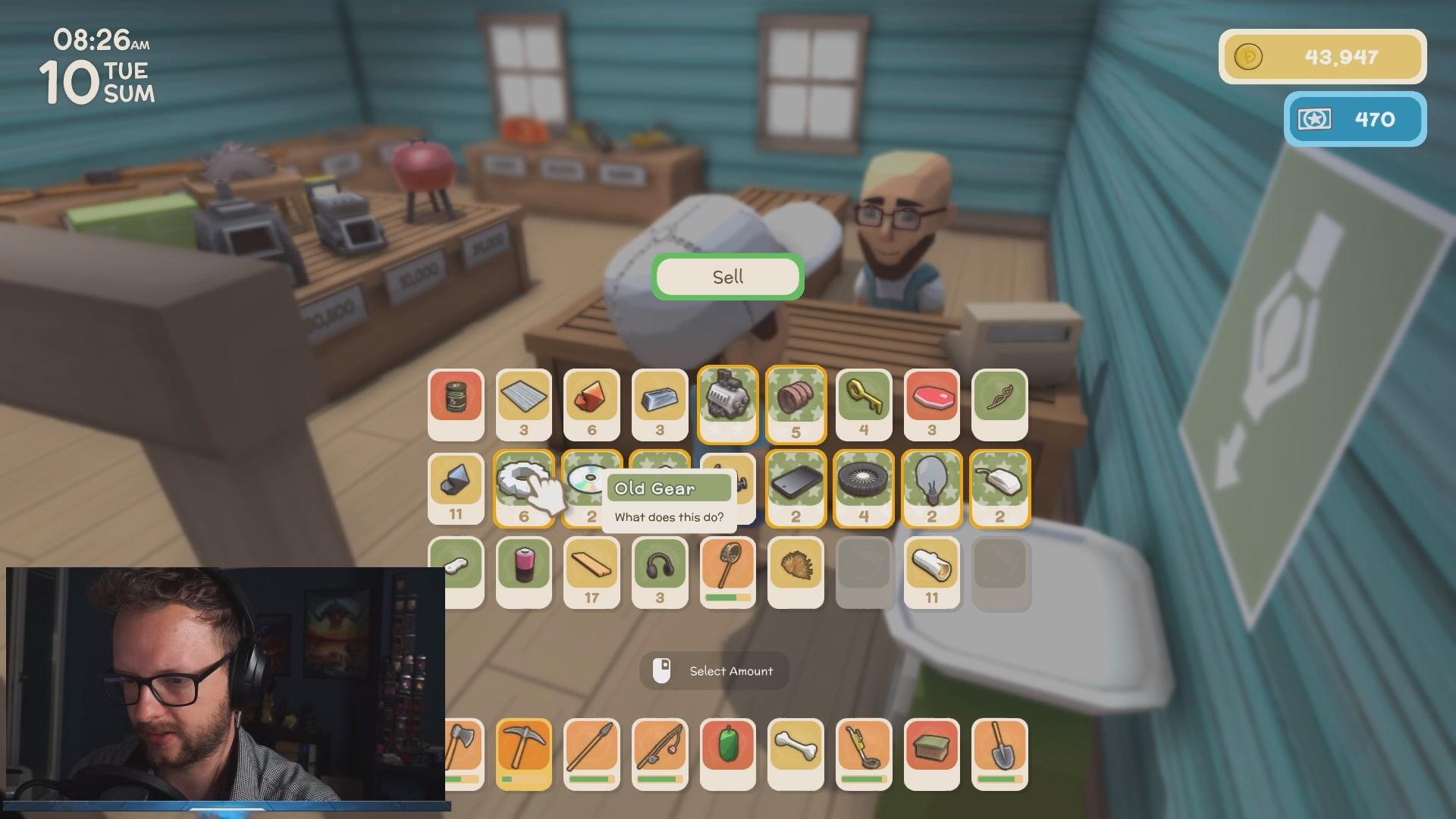Choose the smartphone item stack
This screenshot has height=819, width=1456.
[x=795, y=488]
